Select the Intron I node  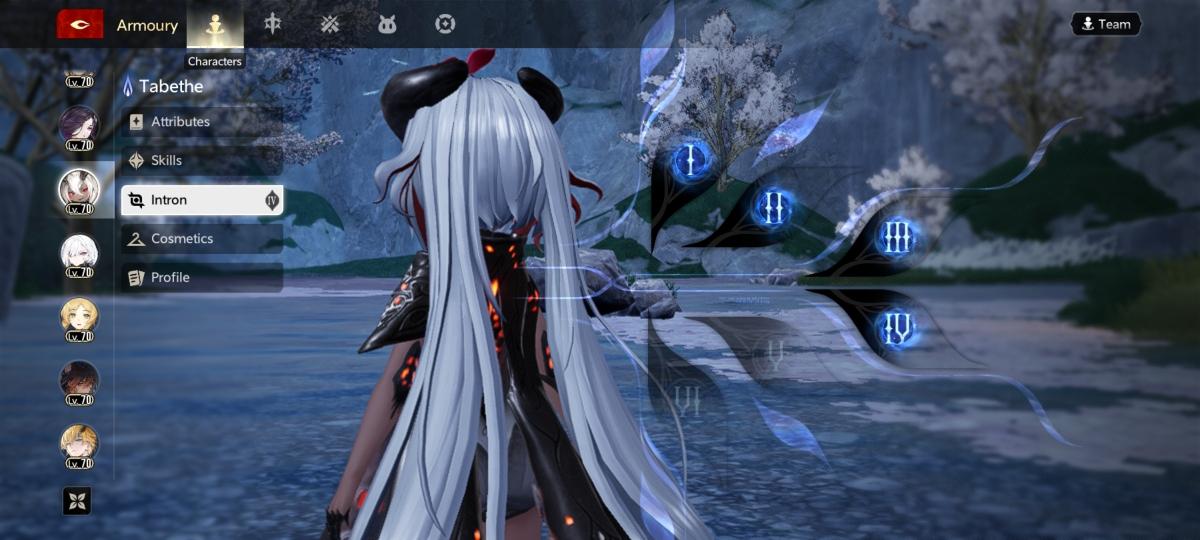[692, 158]
